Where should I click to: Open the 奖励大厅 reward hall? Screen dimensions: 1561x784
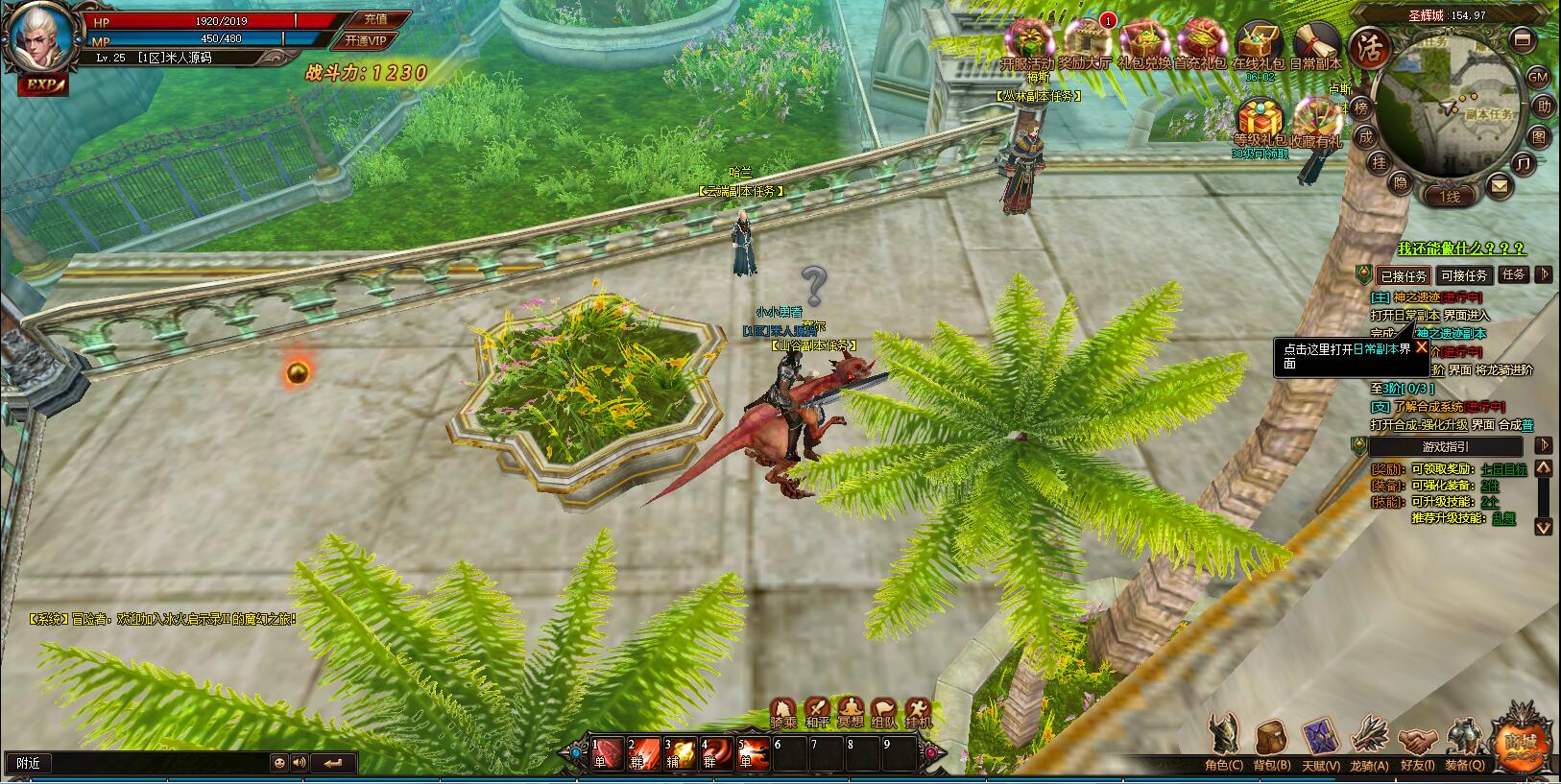pyautogui.click(x=1084, y=42)
